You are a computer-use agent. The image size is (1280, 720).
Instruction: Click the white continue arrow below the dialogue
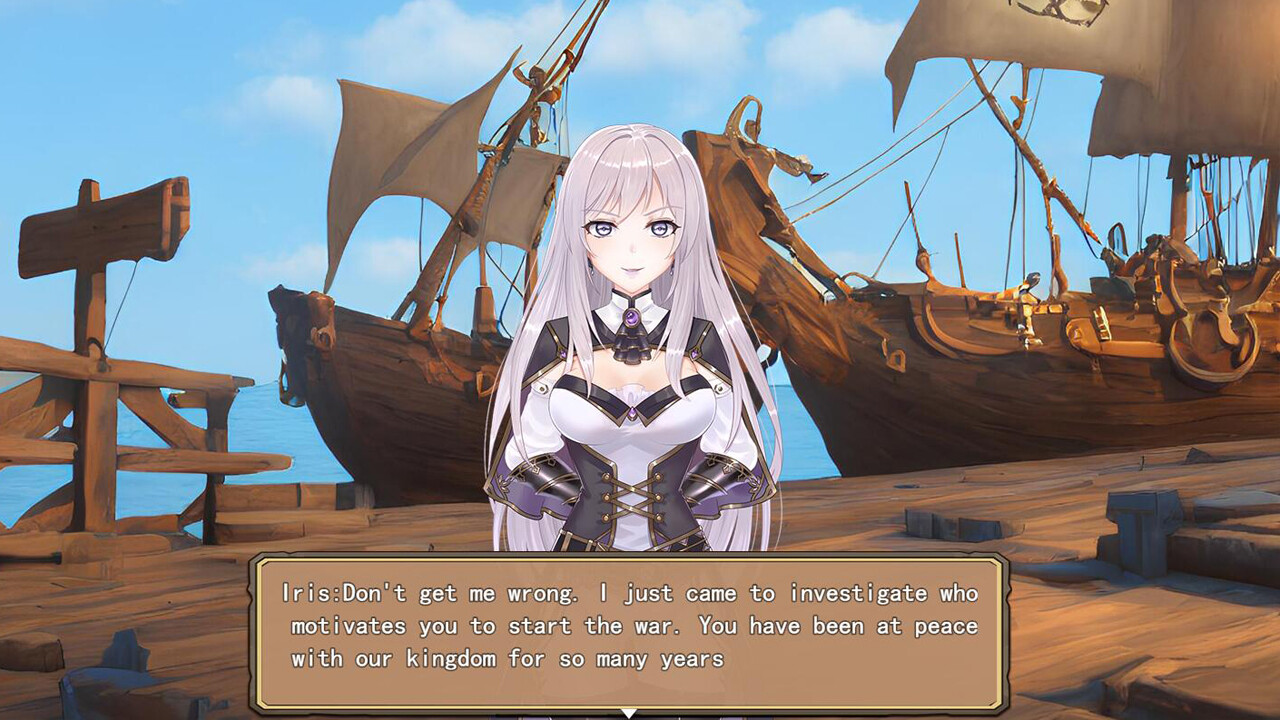tap(629, 713)
